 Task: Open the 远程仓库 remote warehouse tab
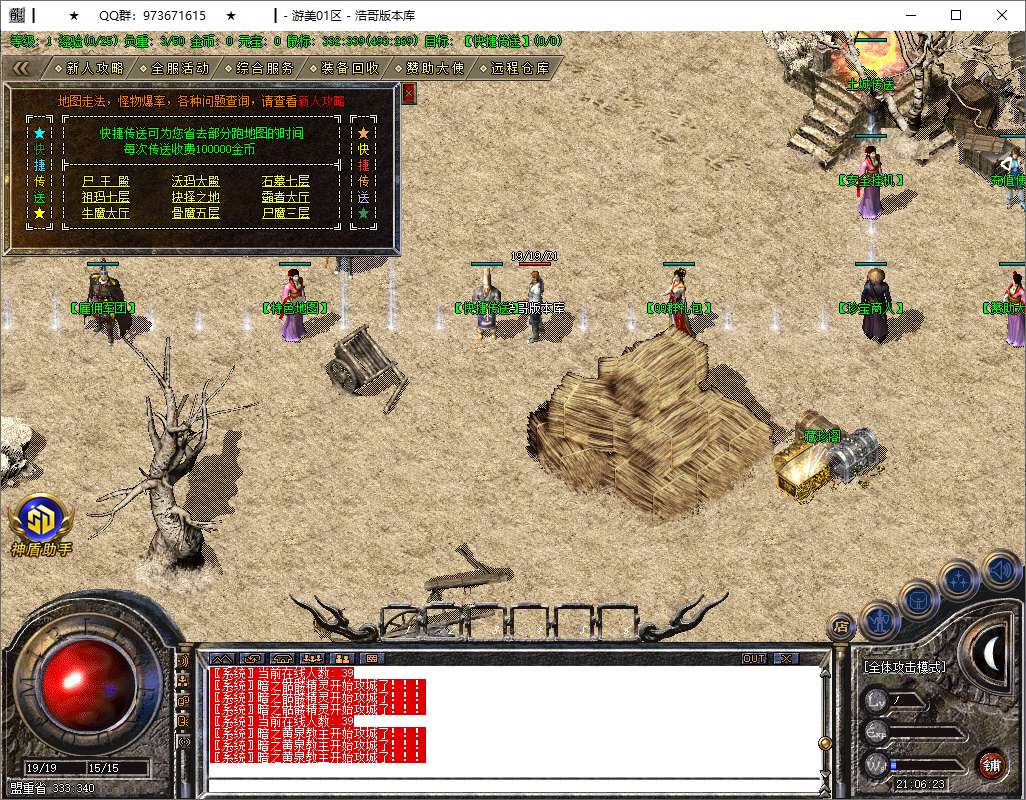coord(519,68)
